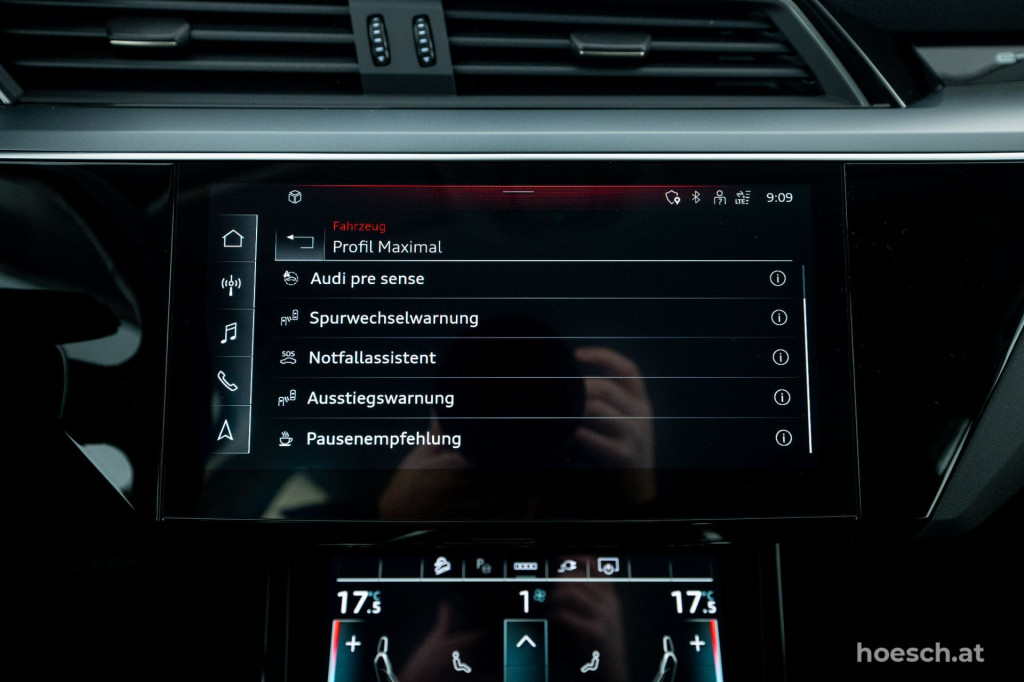
Task: Show info for Pausenempfehlung
Action: pos(784,438)
